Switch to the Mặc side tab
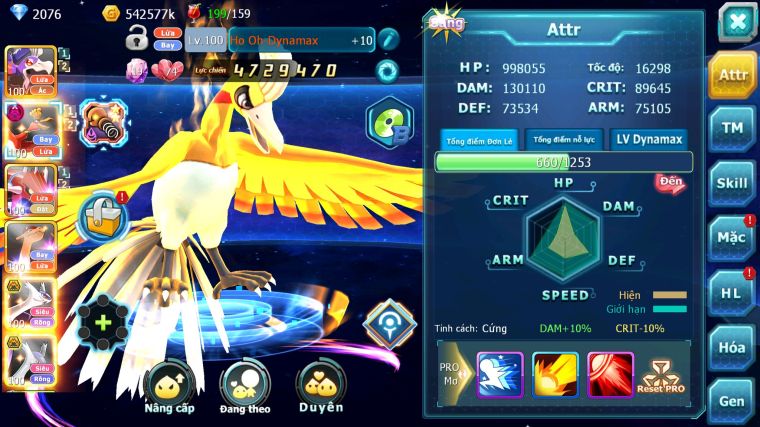 pyautogui.click(x=733, y=238)
